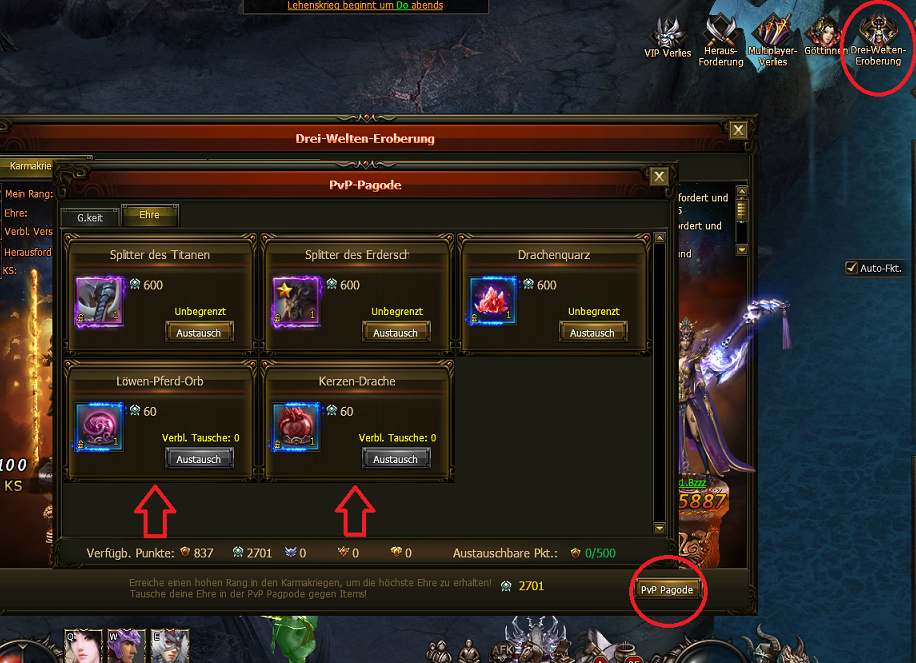Select the Drachenquarz item icon
This screenshot has height=663, width=916.
pos(493,302)
